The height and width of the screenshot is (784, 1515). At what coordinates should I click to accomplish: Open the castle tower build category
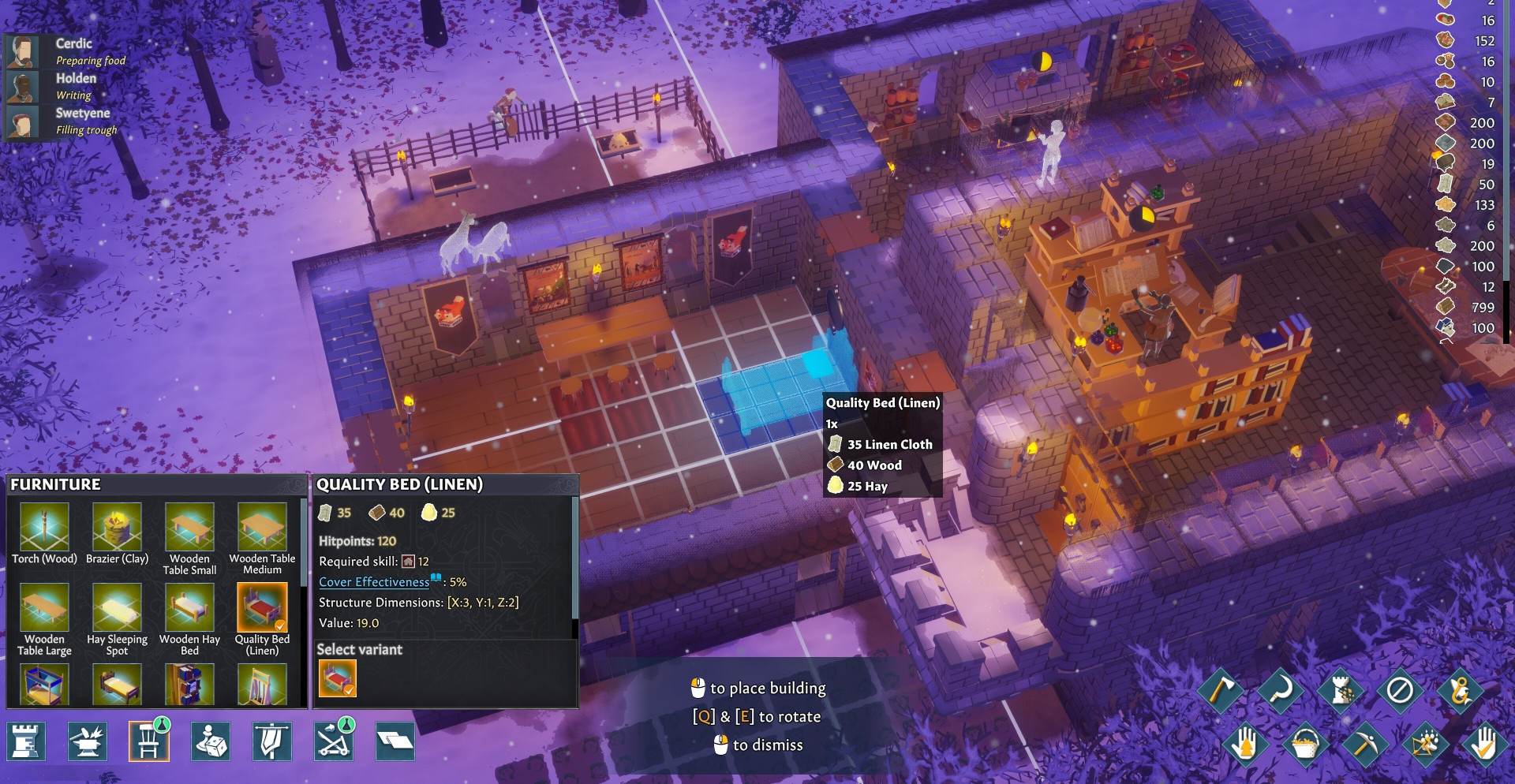tap(26, 741)
